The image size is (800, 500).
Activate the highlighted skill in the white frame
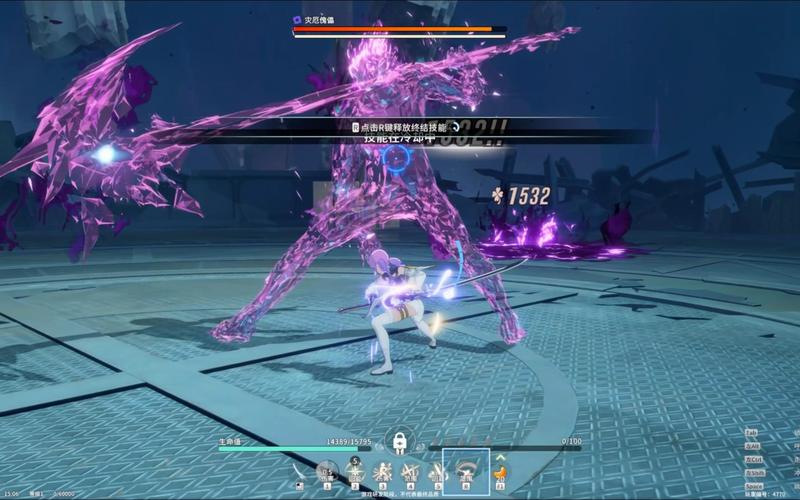(465, 471)
